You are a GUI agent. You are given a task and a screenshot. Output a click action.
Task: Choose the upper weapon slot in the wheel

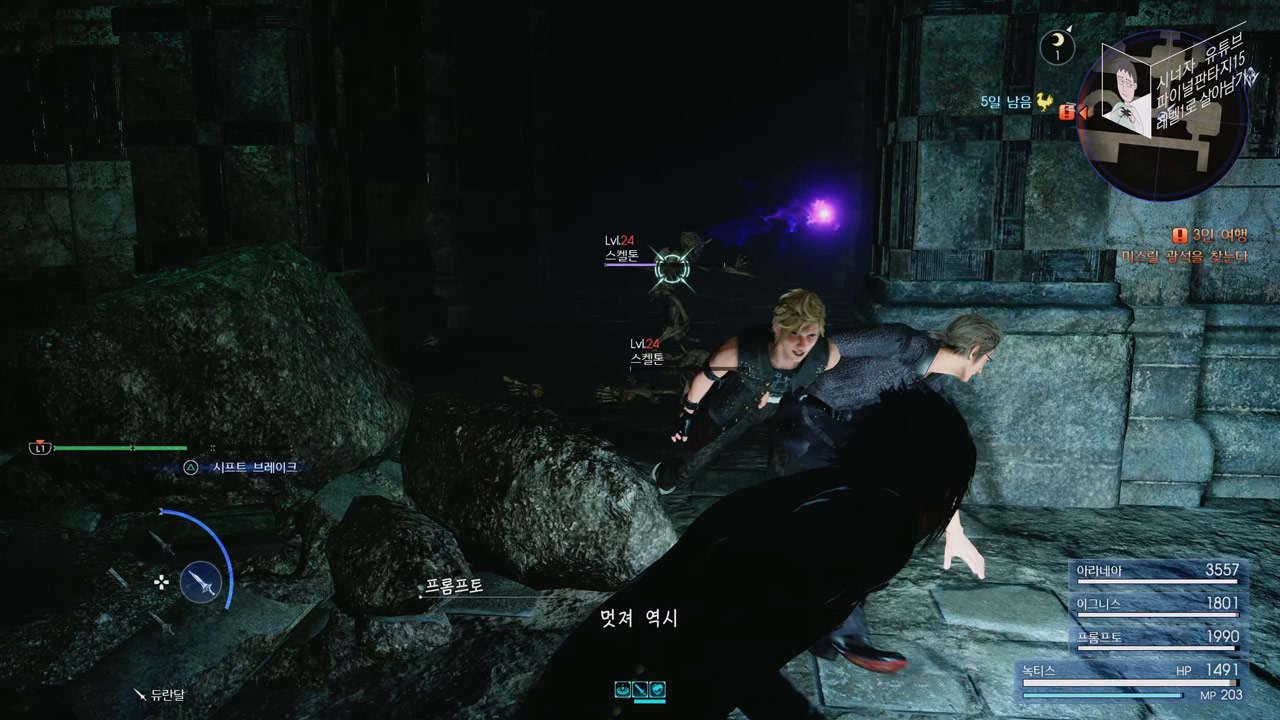point(163,543)
